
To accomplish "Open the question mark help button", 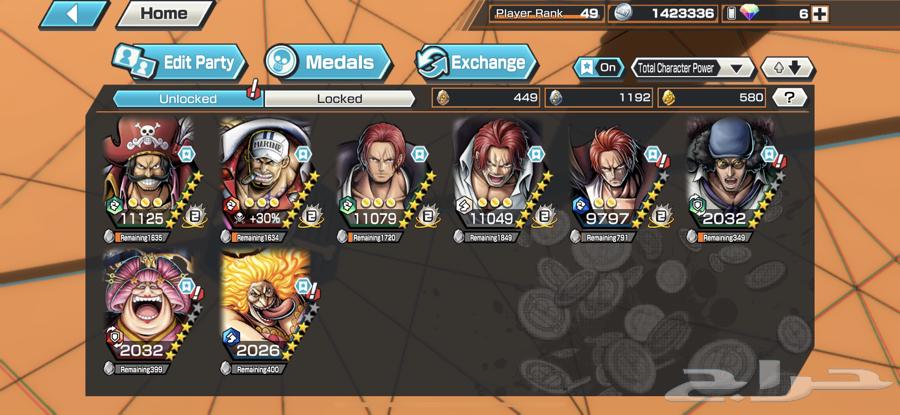I will (790, 98).
